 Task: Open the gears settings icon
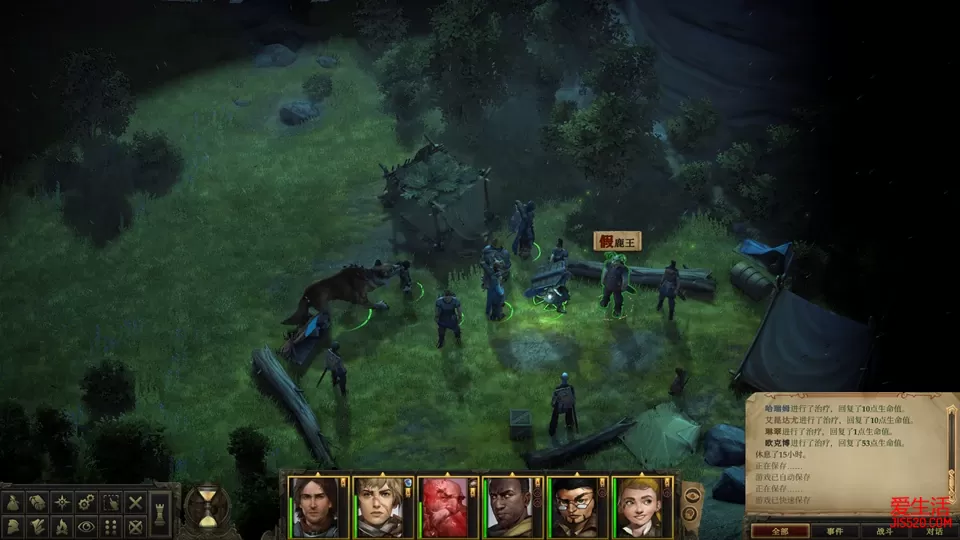[88, 502]
